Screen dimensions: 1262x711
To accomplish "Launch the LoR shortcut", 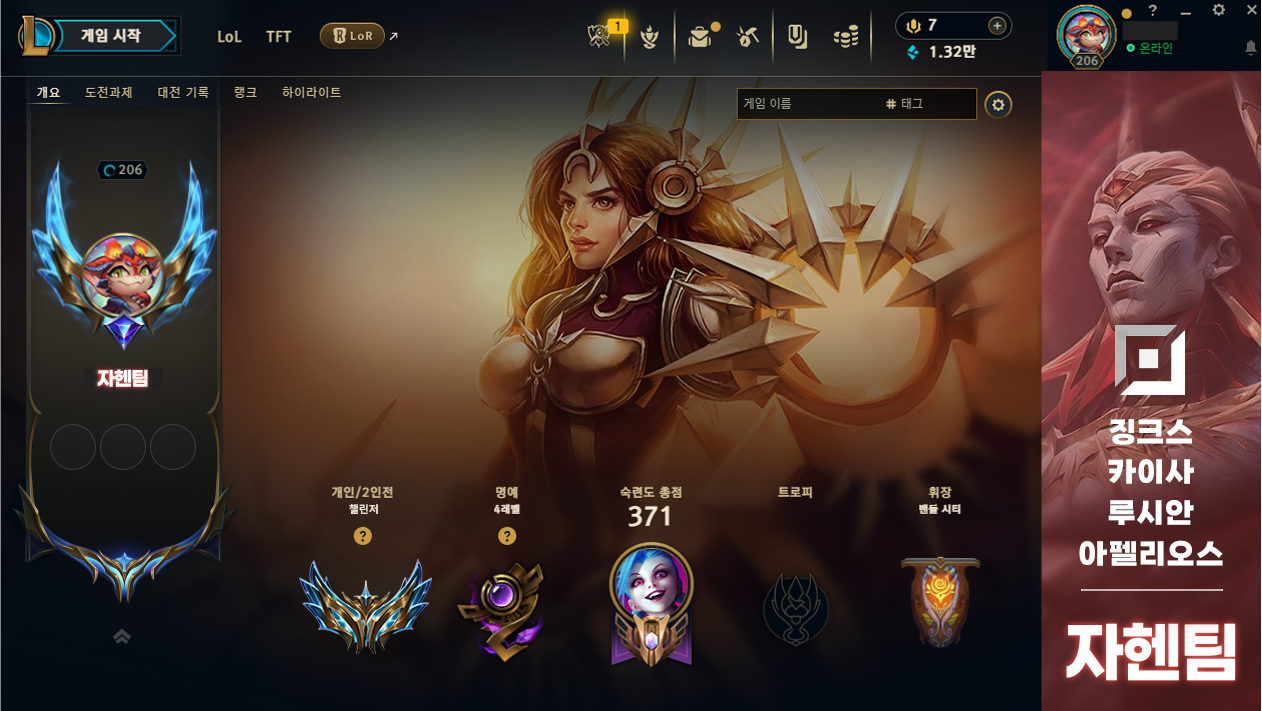I will click(x=352, y=36).
